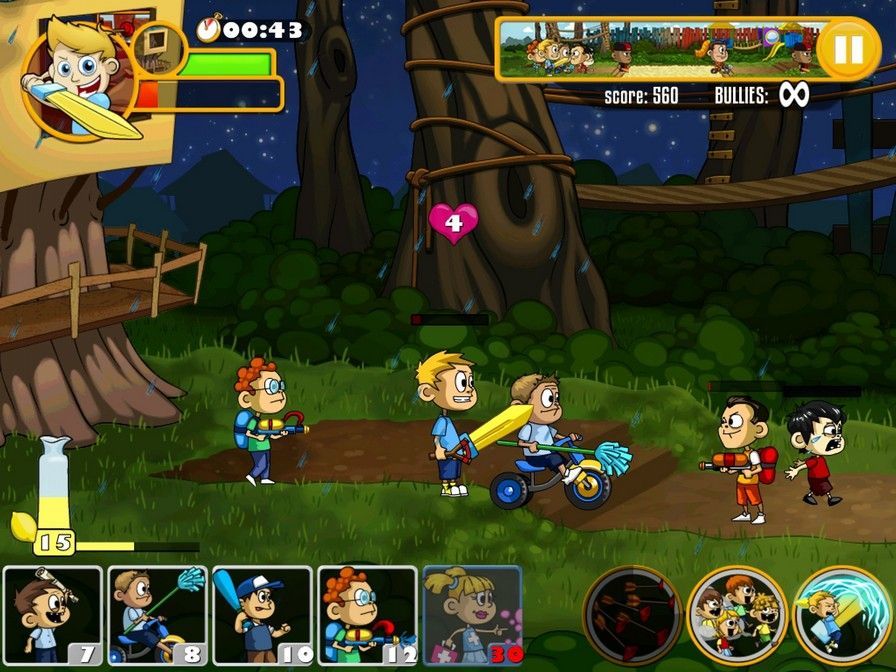Choose the blonde pigtail girl unit card
The height and width of the screenshot is (672, 896).
pyautogui.click(x=472, y=616)
